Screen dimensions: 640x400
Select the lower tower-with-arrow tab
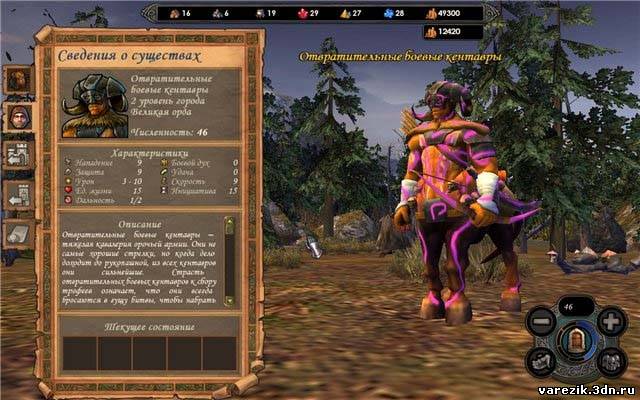click(x=18, y=193)
